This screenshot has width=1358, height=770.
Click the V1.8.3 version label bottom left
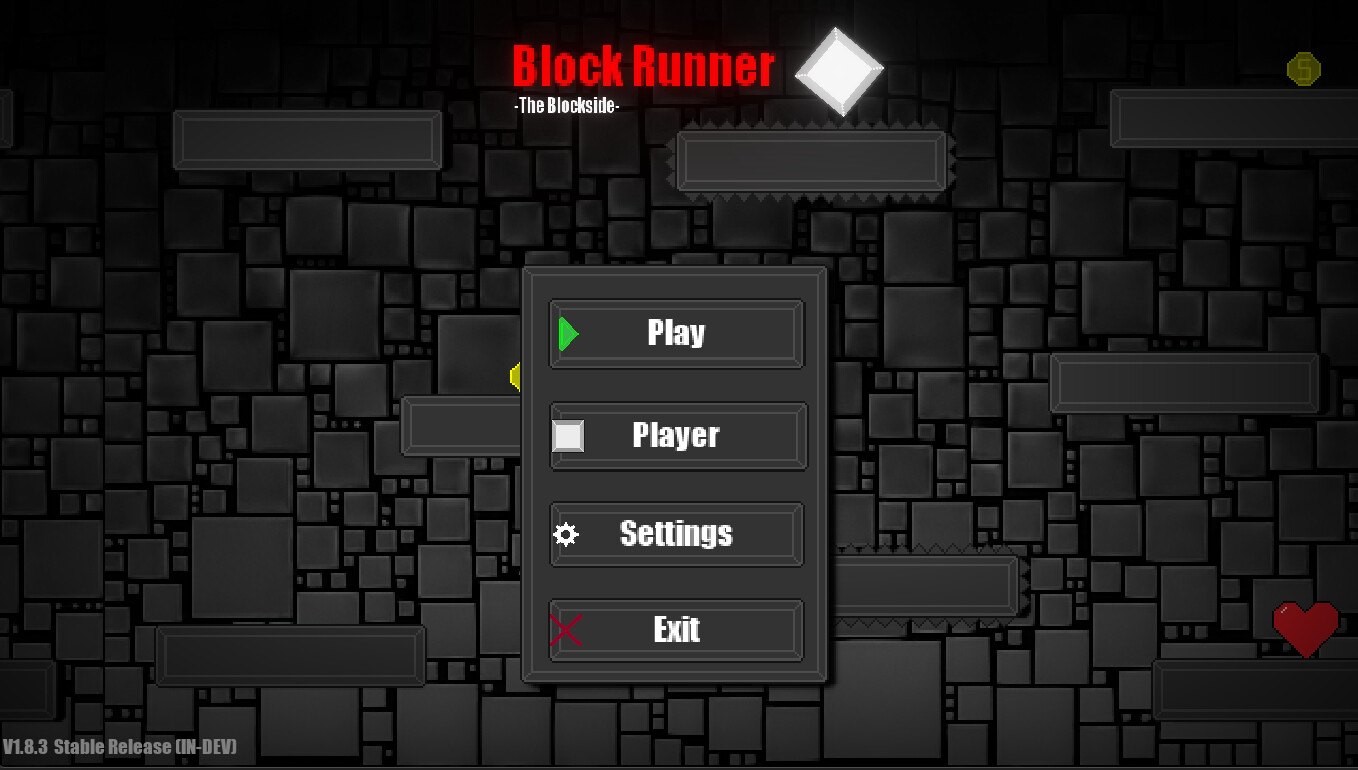(120, 746)
